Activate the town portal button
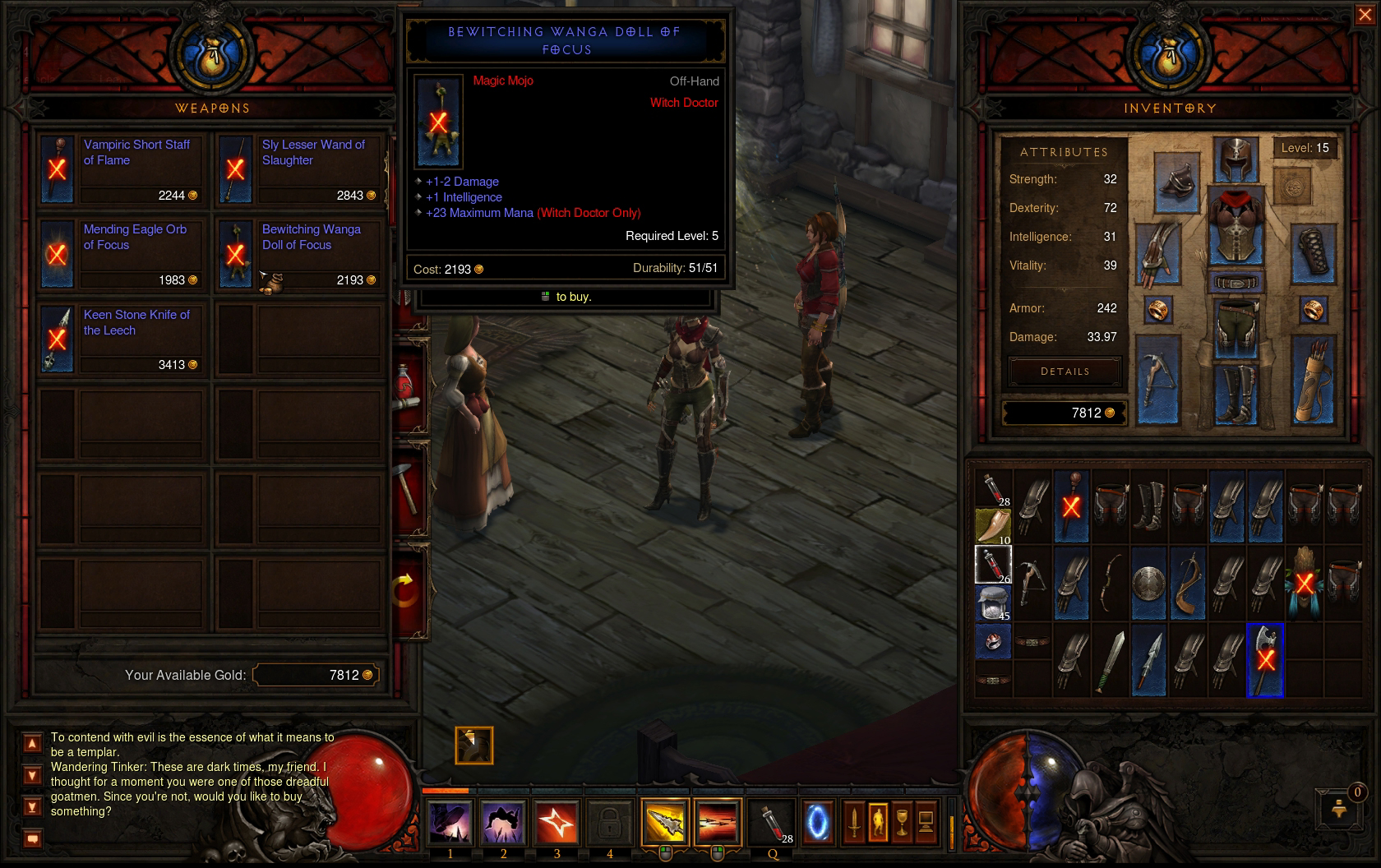The image size is (1381, 868). point(817,822)
